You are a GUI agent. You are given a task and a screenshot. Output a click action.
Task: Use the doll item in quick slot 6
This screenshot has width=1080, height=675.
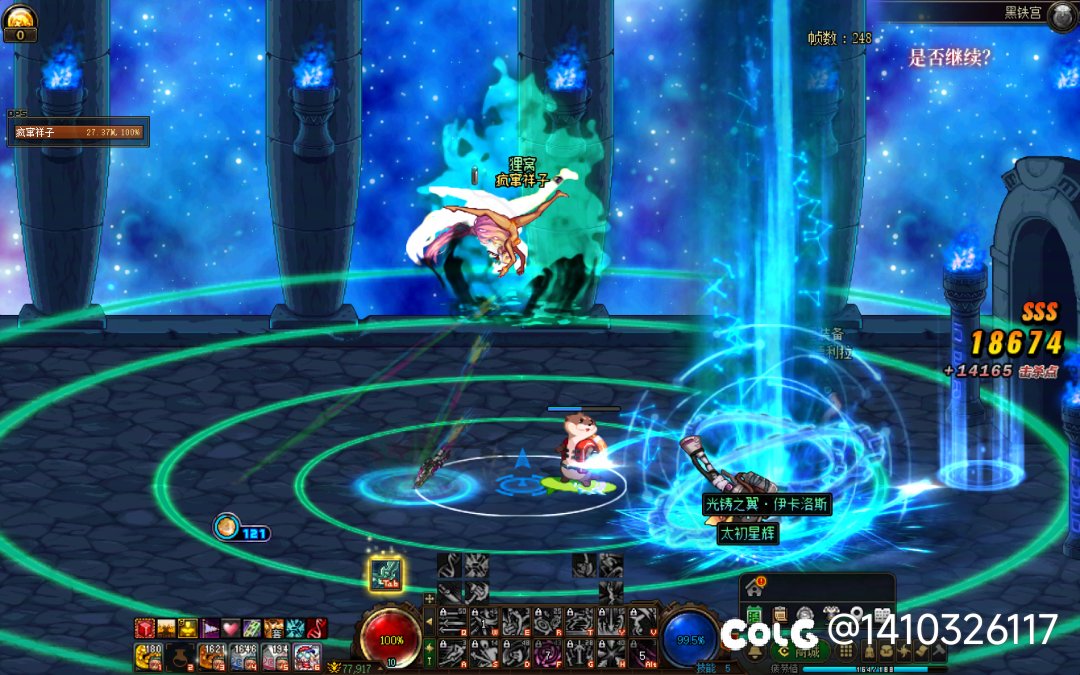tap(307, 657)
